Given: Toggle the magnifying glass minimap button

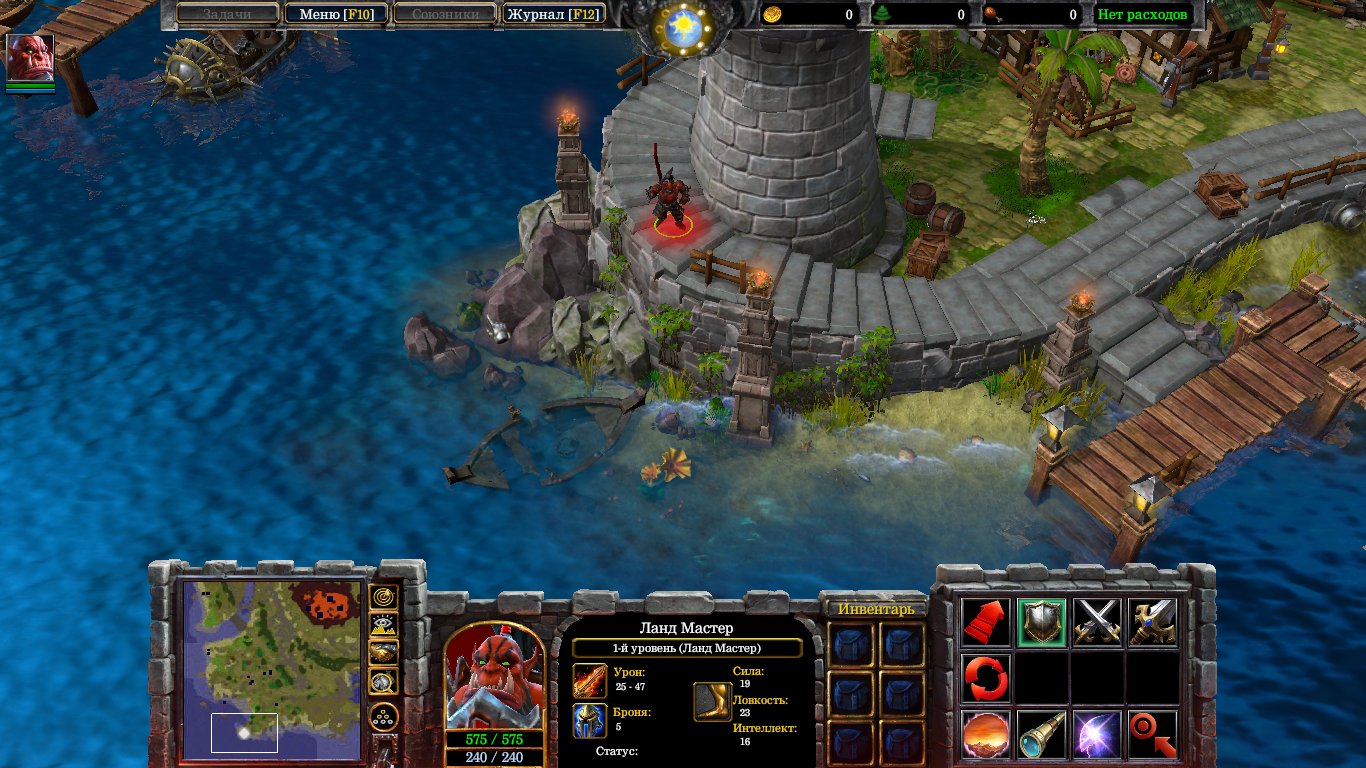Looking at the screenshot, I should 384,682.
